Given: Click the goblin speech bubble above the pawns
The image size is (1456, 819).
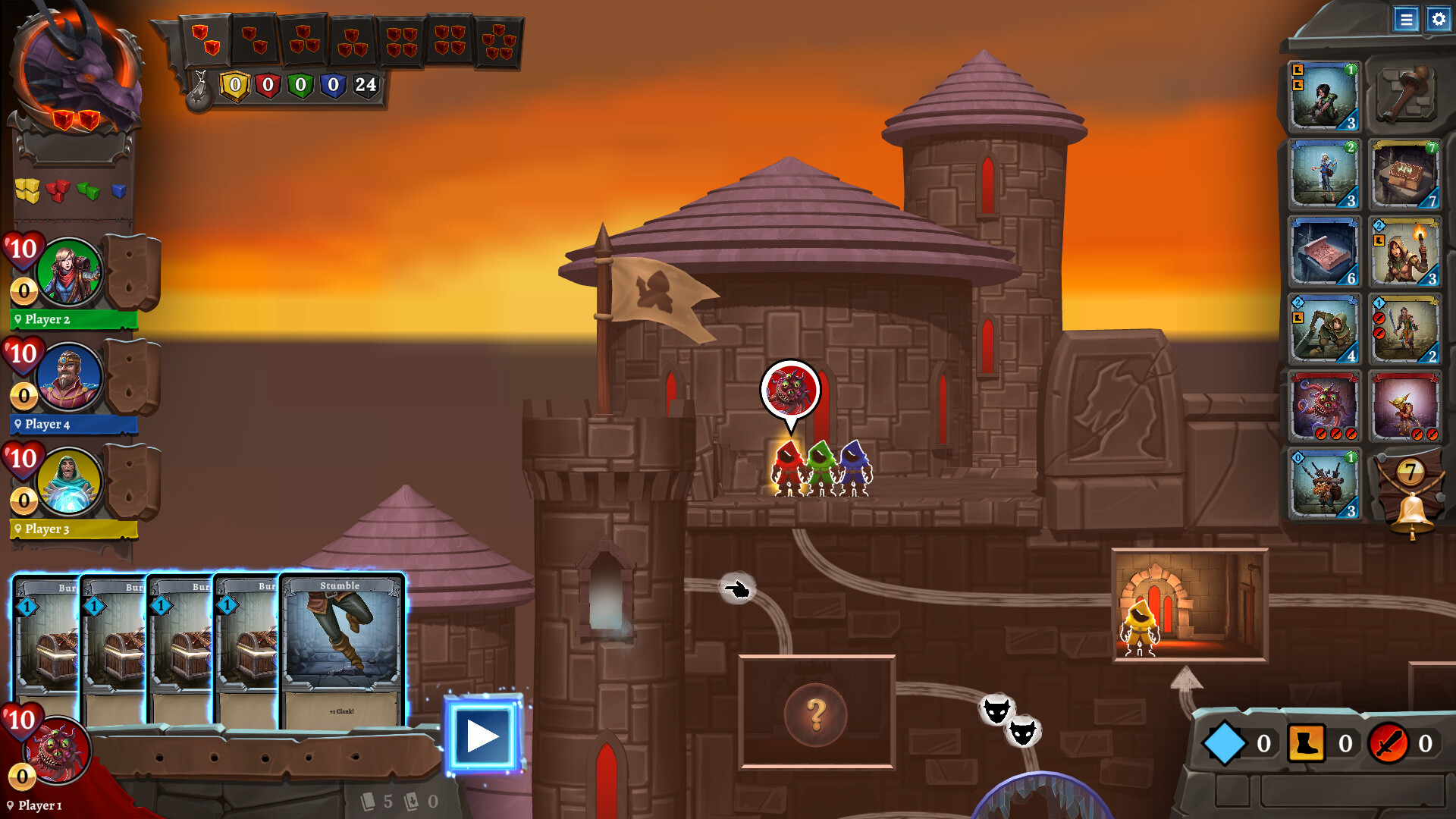Looking at the screenshot, I should tap(791, 389).
